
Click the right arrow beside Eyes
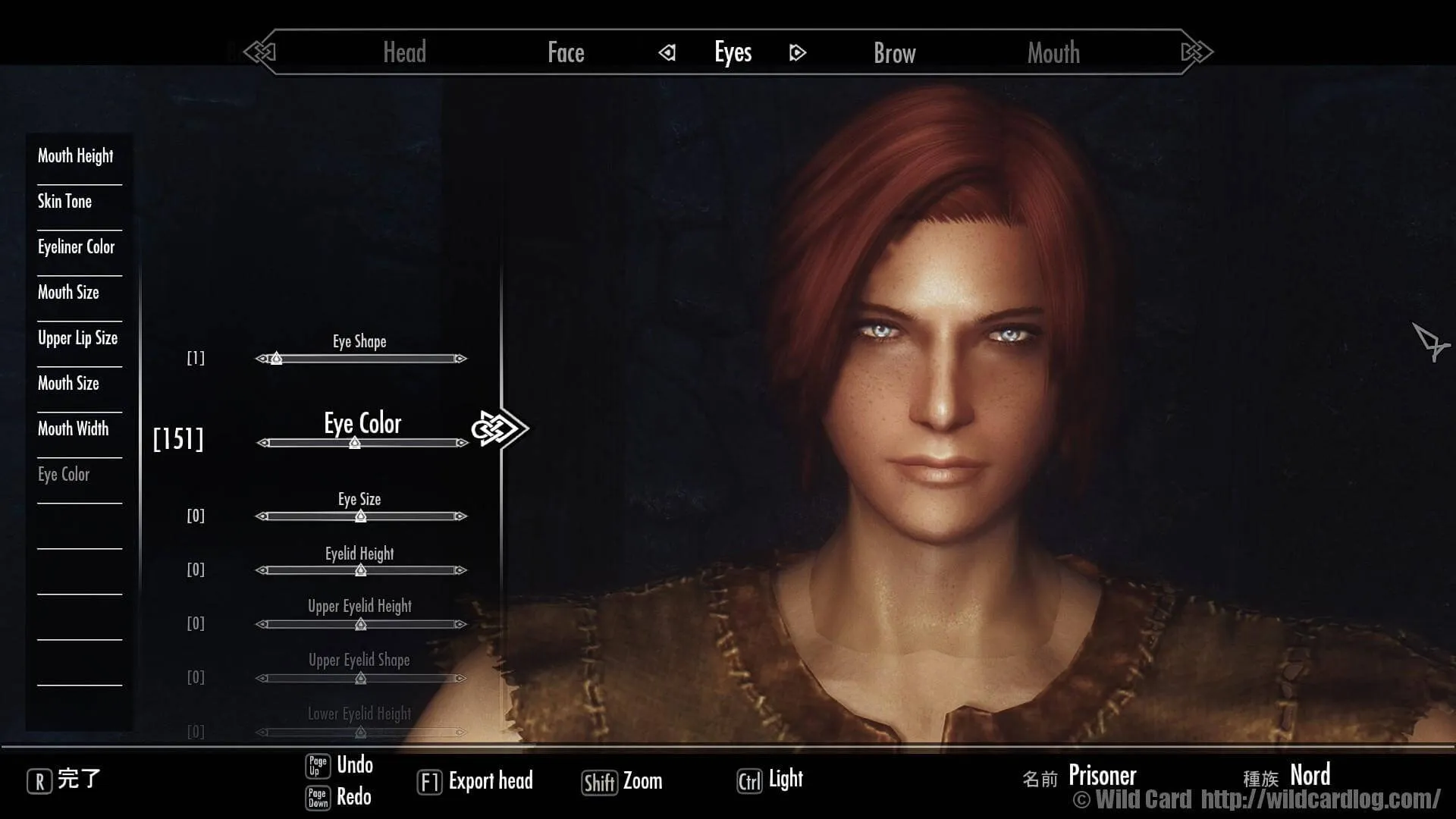(x=797, y=52)
